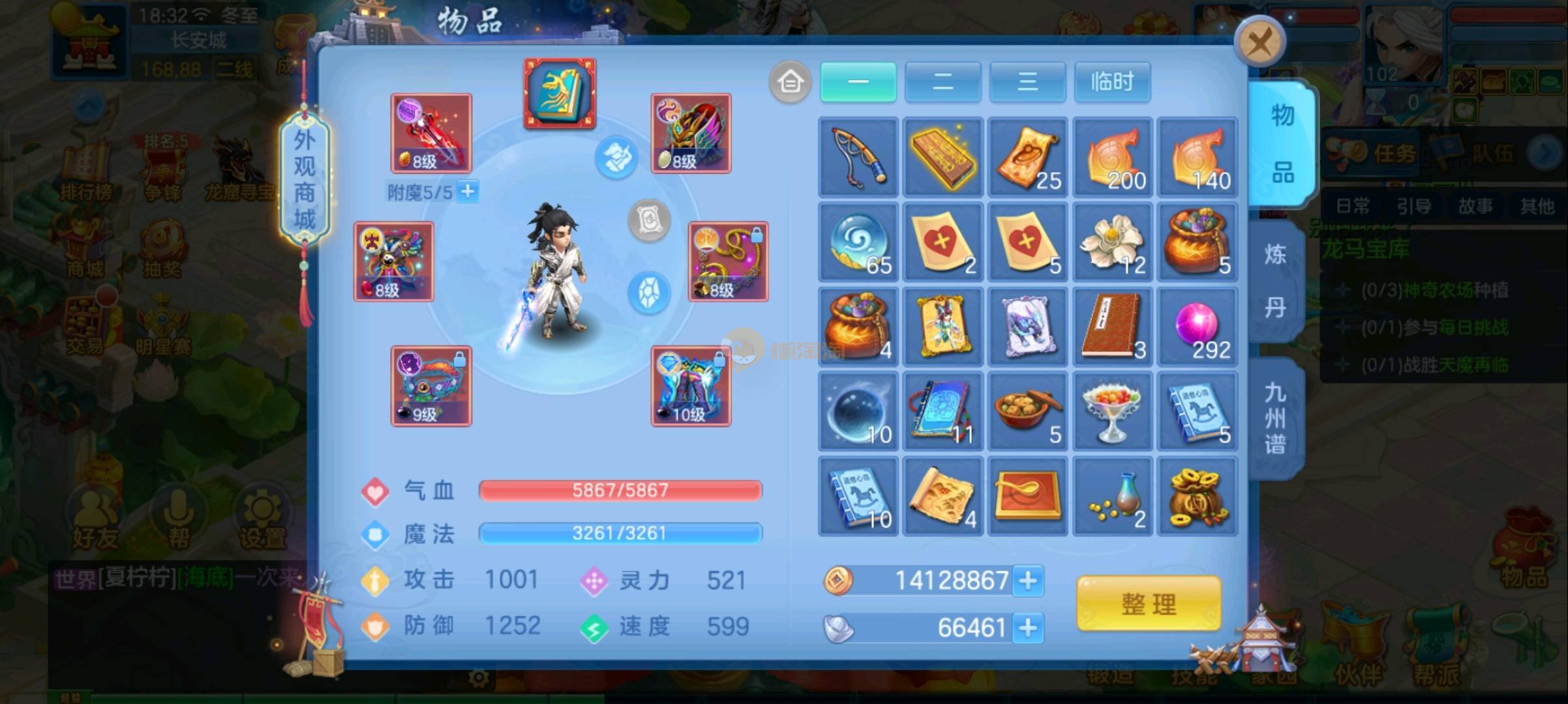1568x704 pixels.
Task: Select bag page 三 tab
Action: pos(1027,82)
